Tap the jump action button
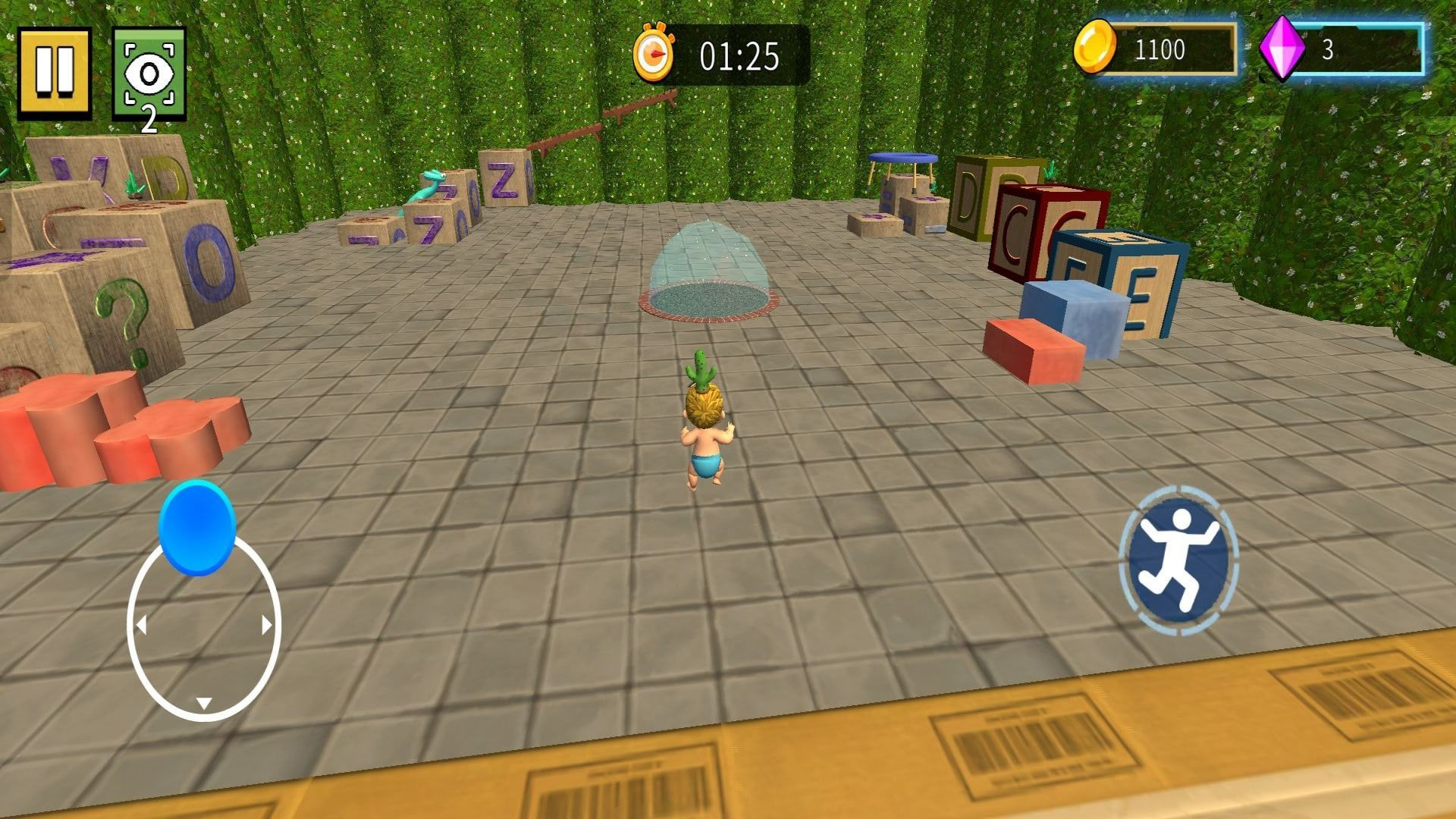Image resolution: width=1456 pixels, height=819 pixels. point(1178,560)
